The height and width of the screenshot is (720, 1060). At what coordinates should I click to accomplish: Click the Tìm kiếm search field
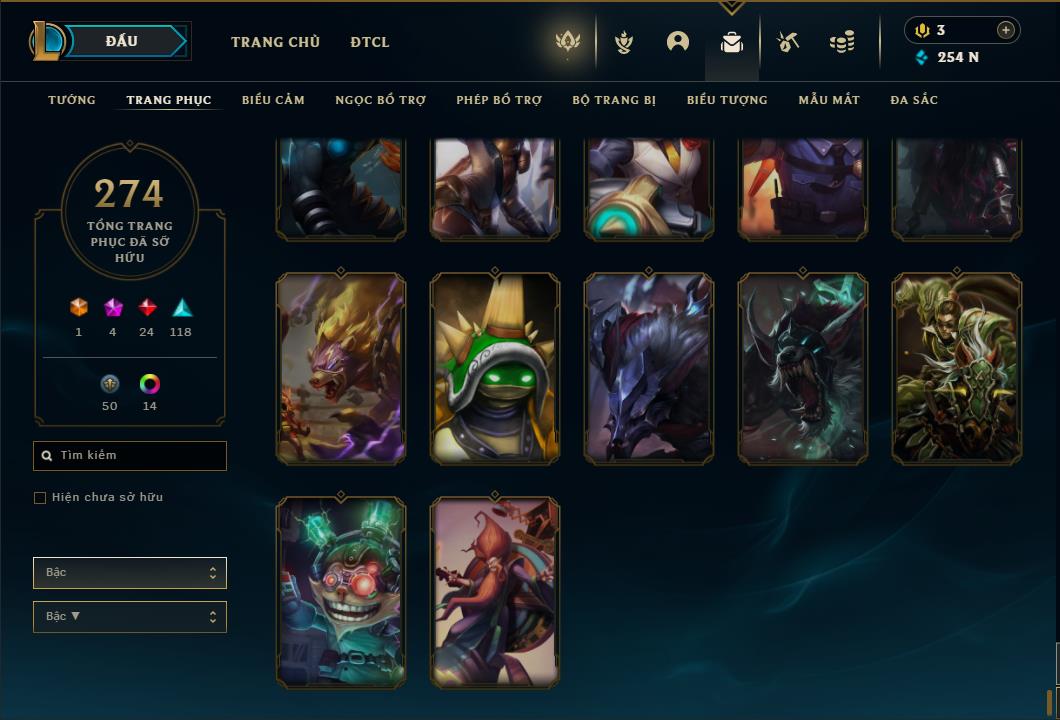(x=130, y=456)
